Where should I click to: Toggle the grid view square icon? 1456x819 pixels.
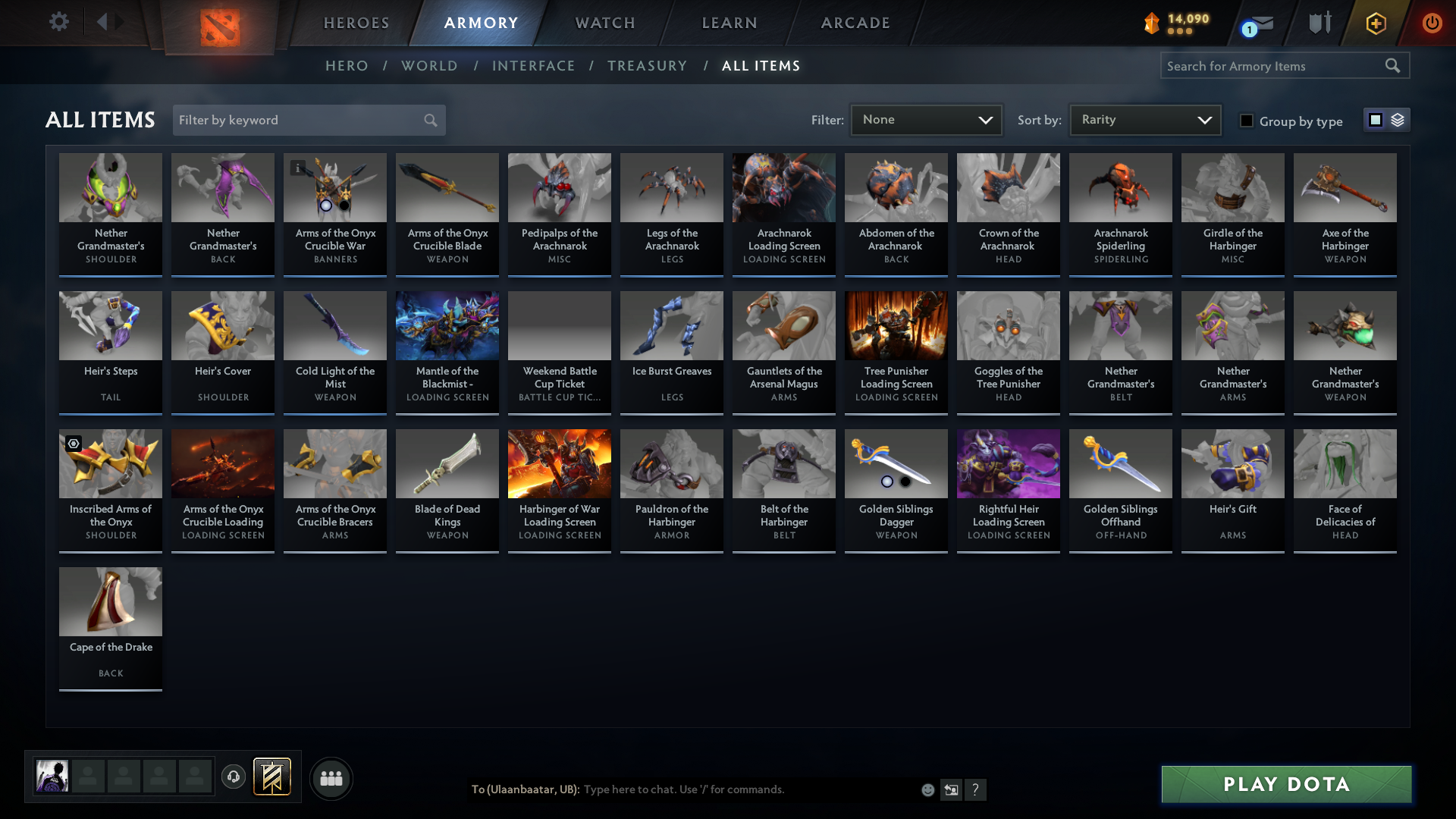pyautogui.click(x=1376, y=120)
